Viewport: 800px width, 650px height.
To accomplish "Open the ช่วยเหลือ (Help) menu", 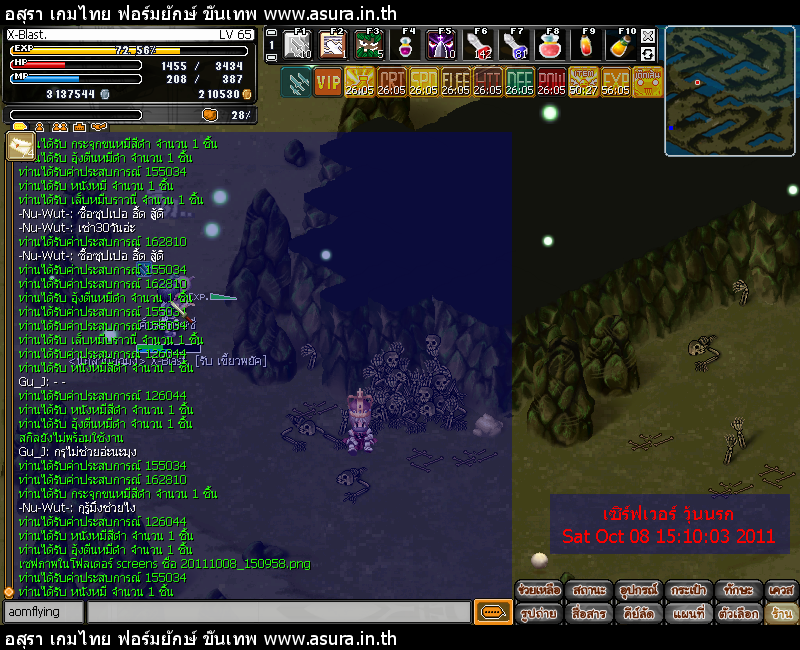I will [x=538, y=590].
